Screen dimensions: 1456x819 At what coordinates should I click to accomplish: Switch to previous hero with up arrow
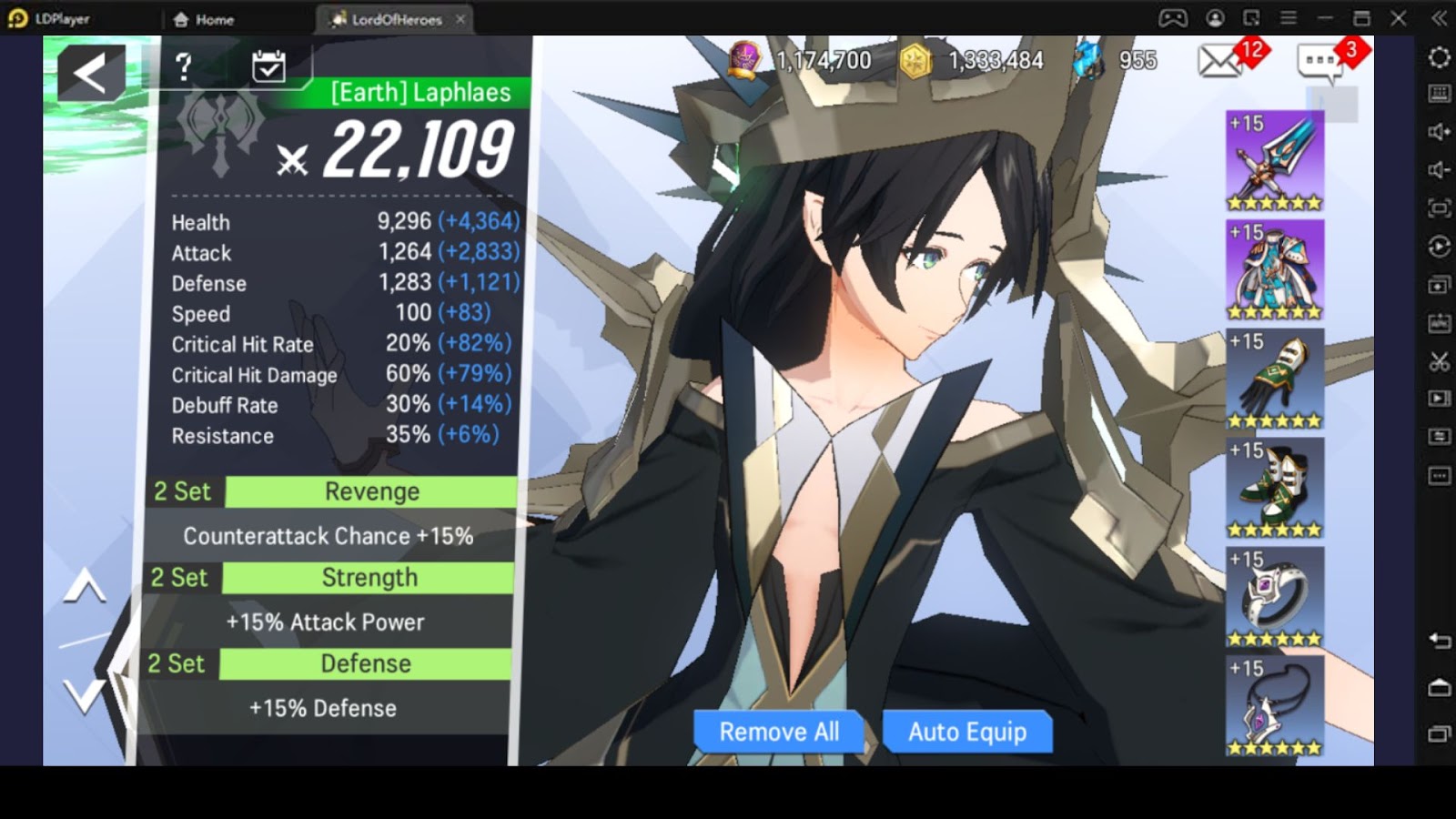pos(85,589)
